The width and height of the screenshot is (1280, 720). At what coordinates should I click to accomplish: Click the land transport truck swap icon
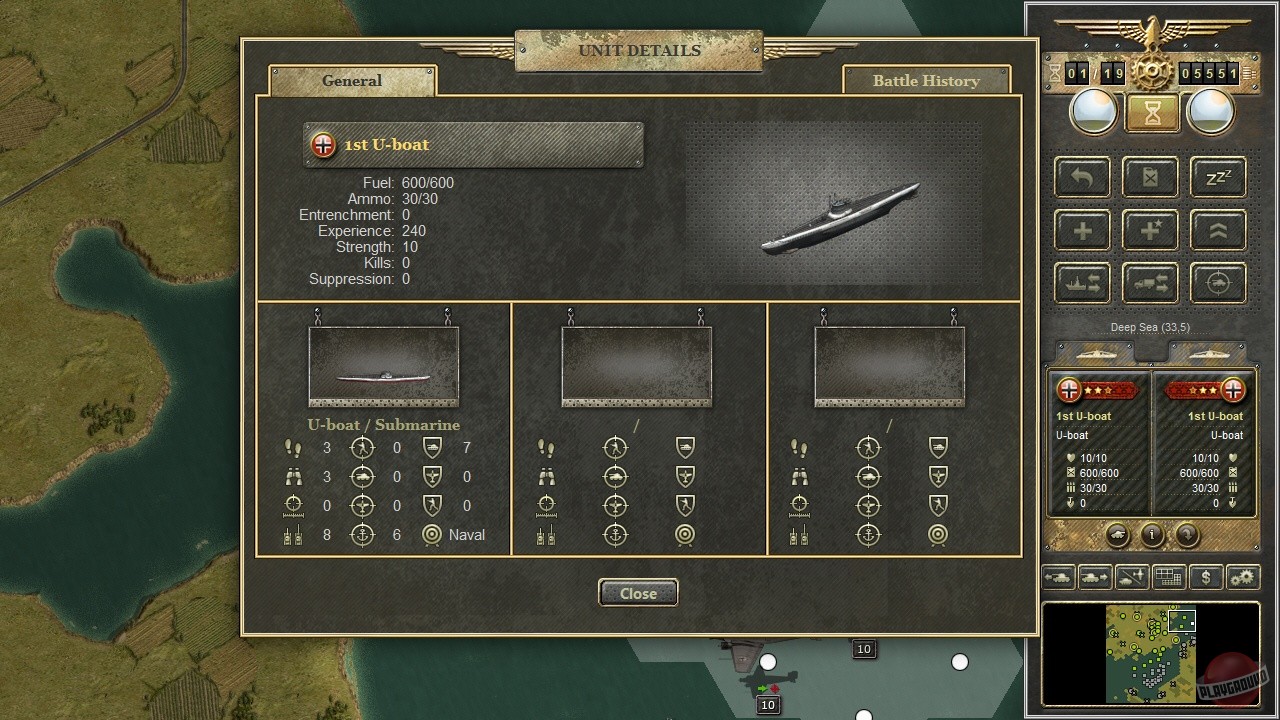1149,283
